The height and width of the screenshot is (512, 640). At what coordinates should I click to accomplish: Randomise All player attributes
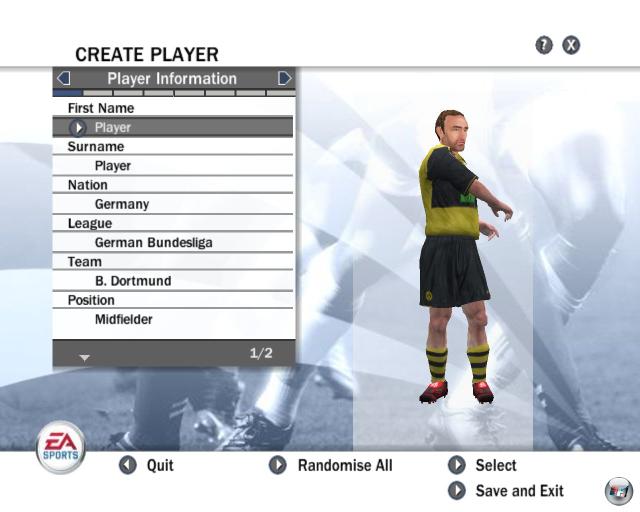pyautogui.click(x=331, y=465)
